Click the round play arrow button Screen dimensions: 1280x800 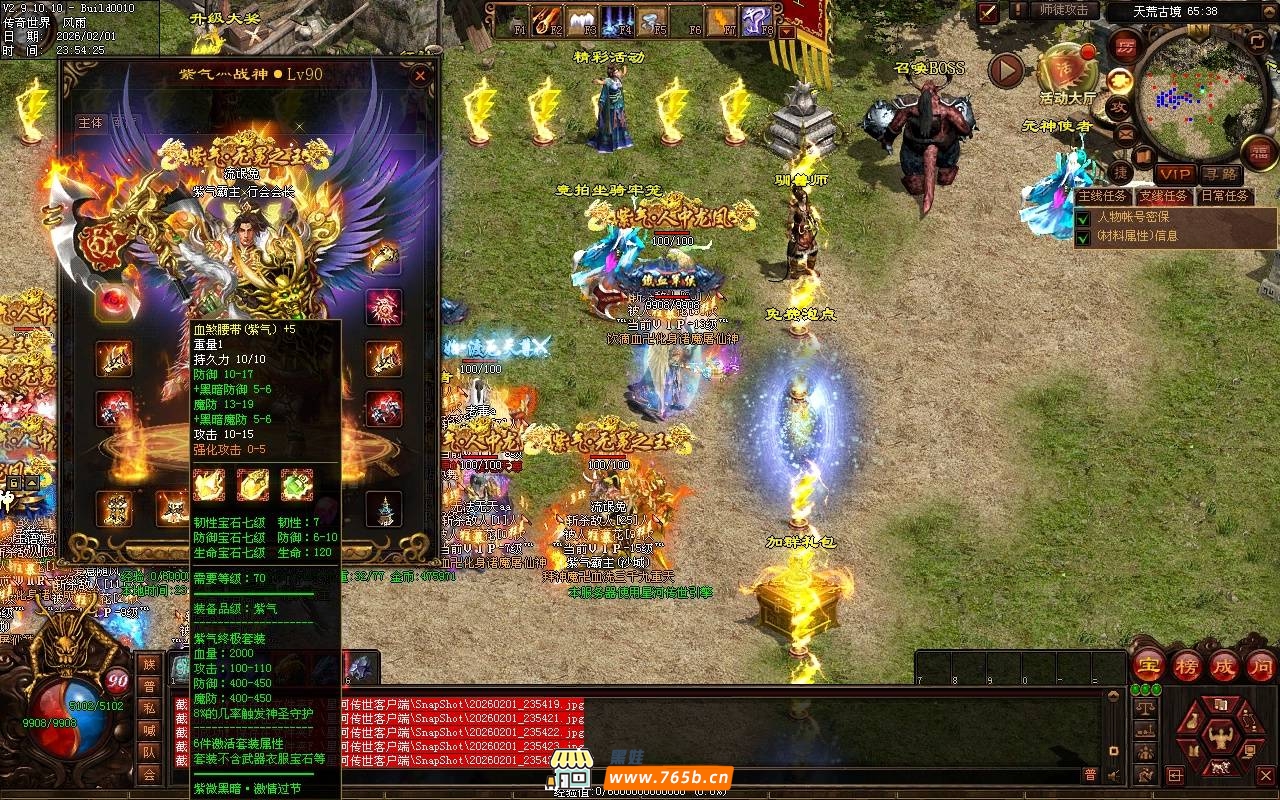click(1006, 70)
